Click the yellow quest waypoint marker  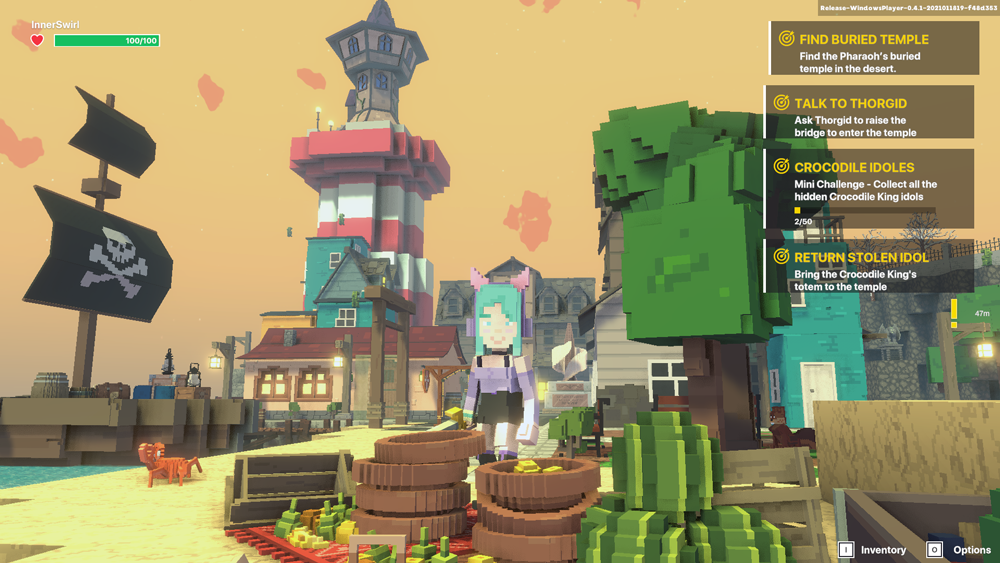(954, 313)
